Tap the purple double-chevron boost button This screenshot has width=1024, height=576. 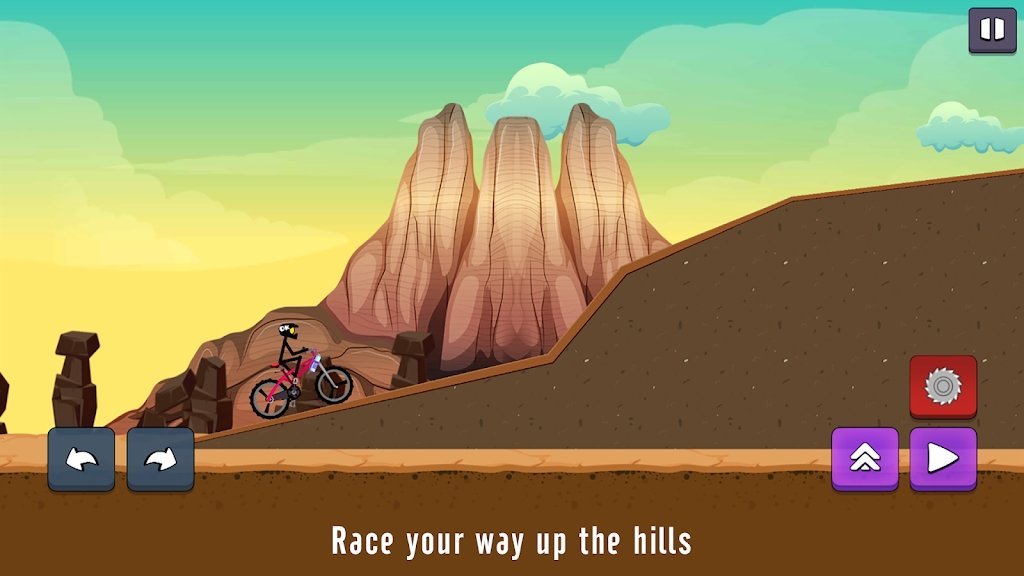click(x=865, y=458)
